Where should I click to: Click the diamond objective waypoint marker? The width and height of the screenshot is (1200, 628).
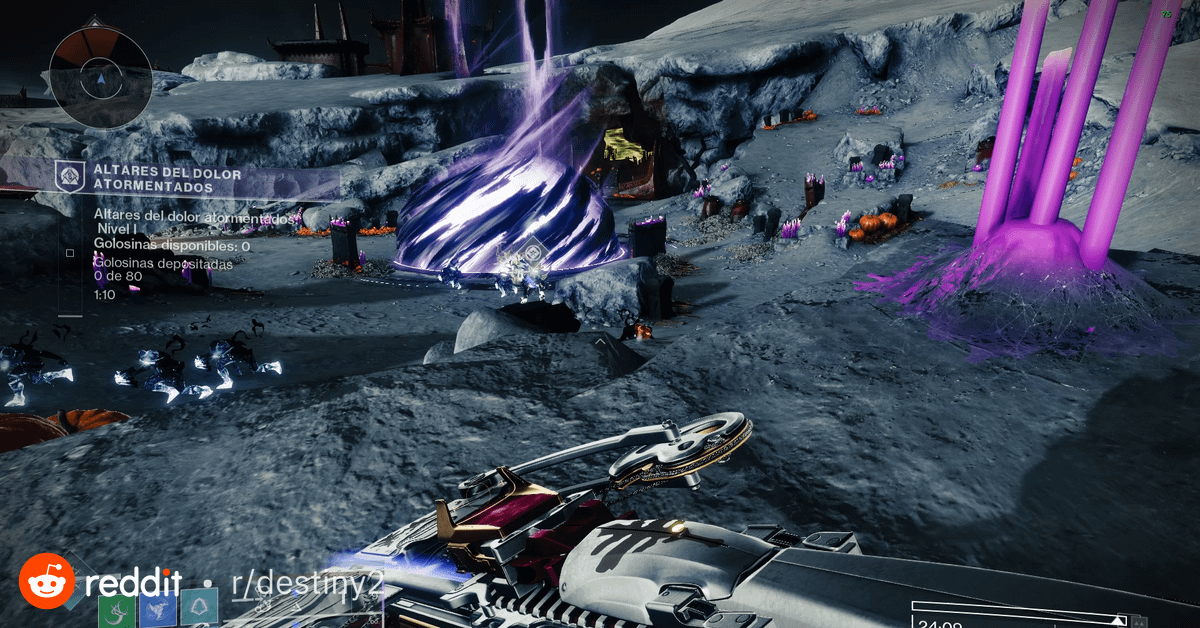534,253
